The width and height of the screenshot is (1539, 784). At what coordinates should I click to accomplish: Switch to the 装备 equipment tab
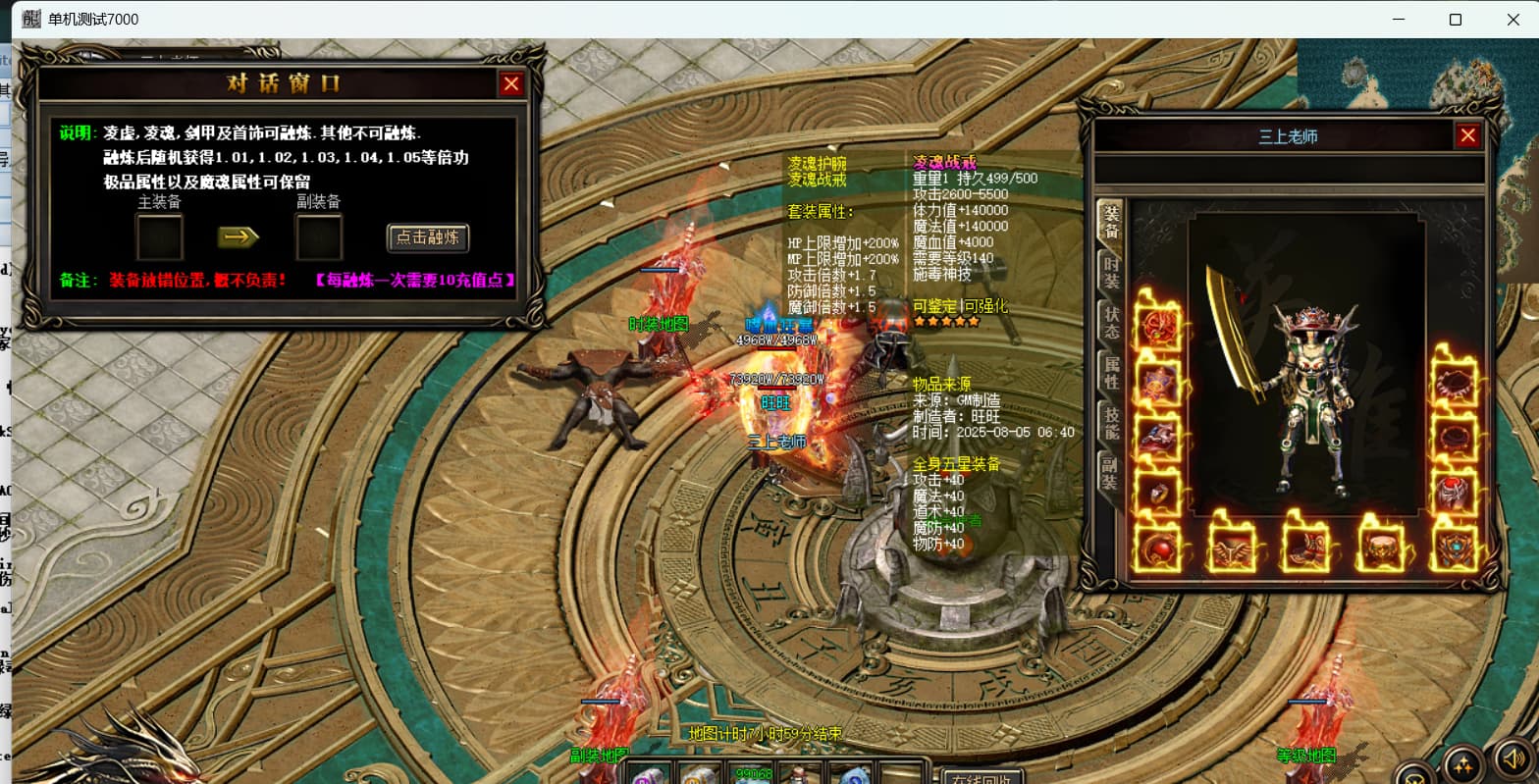[1111, 223]
